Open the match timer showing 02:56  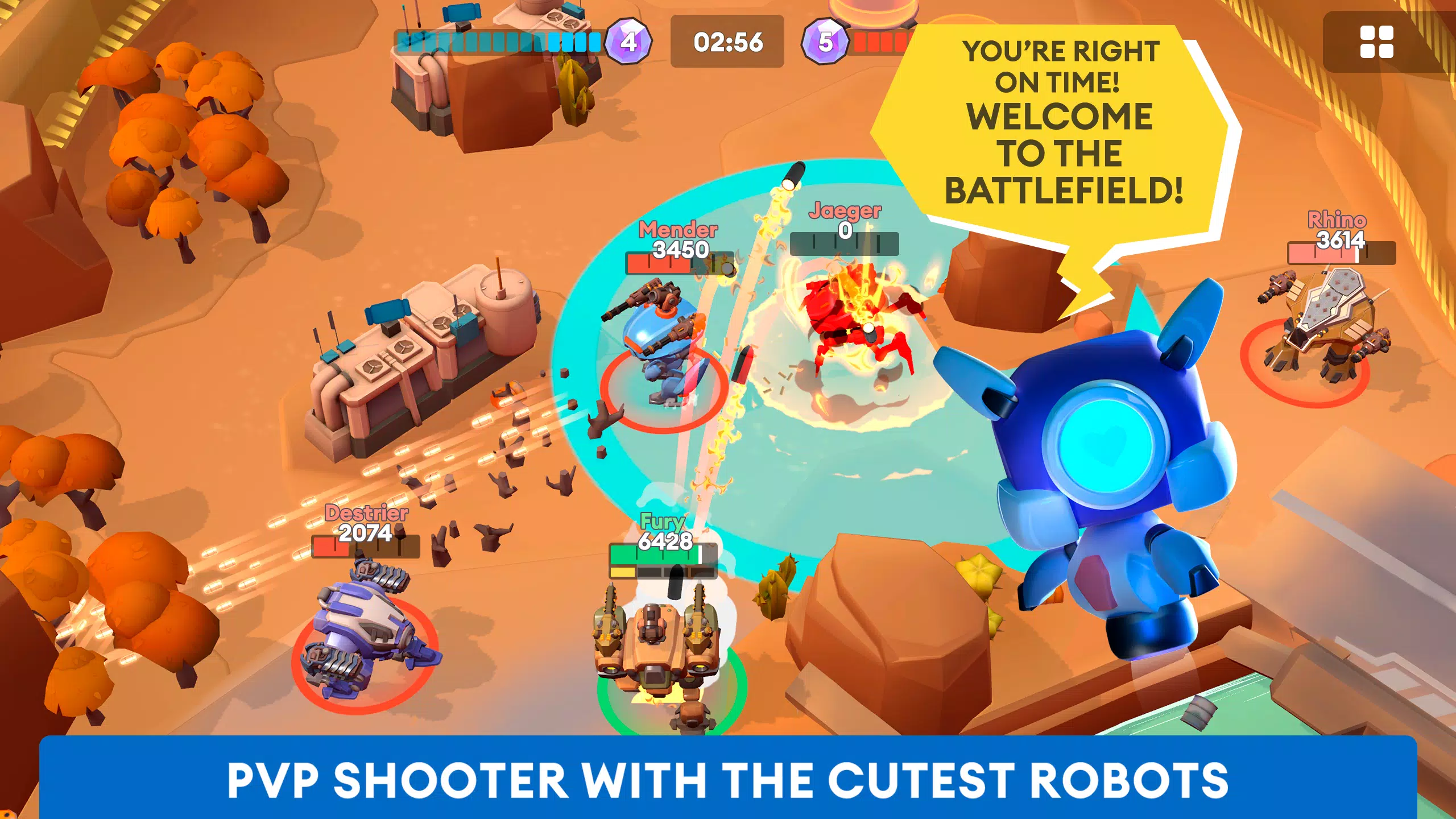tap(729, 43)
